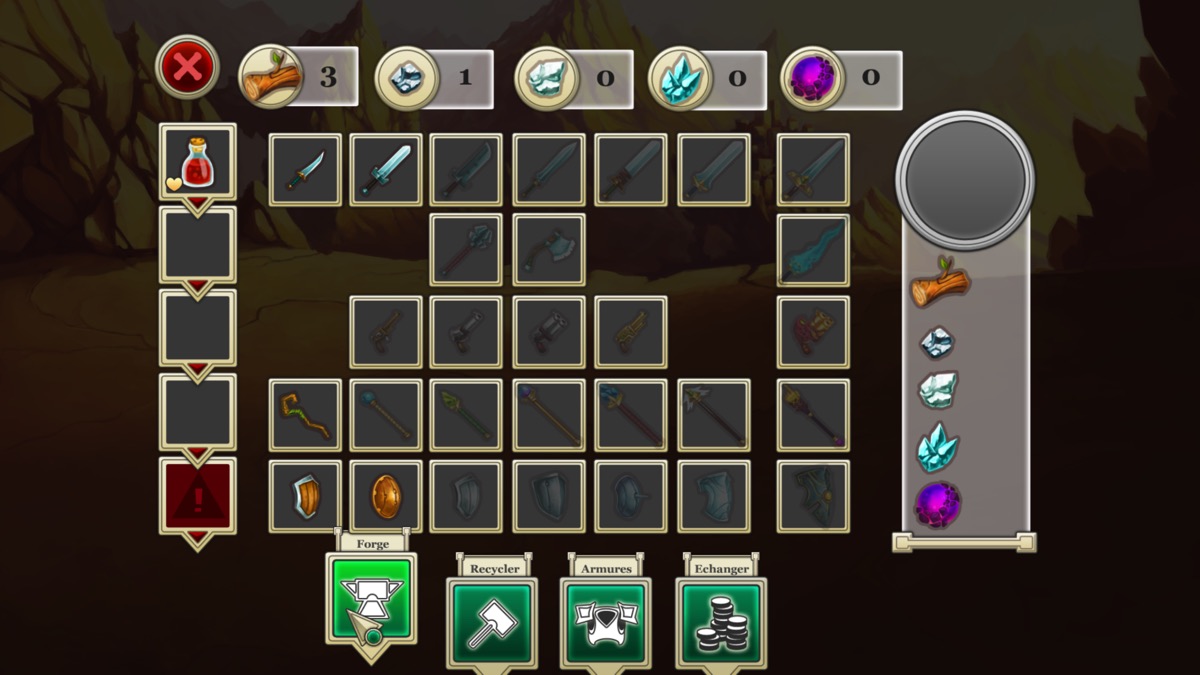Open the Echanger tab
Image resolution: width=1200 pixels, height=675 pixels.
721,622
